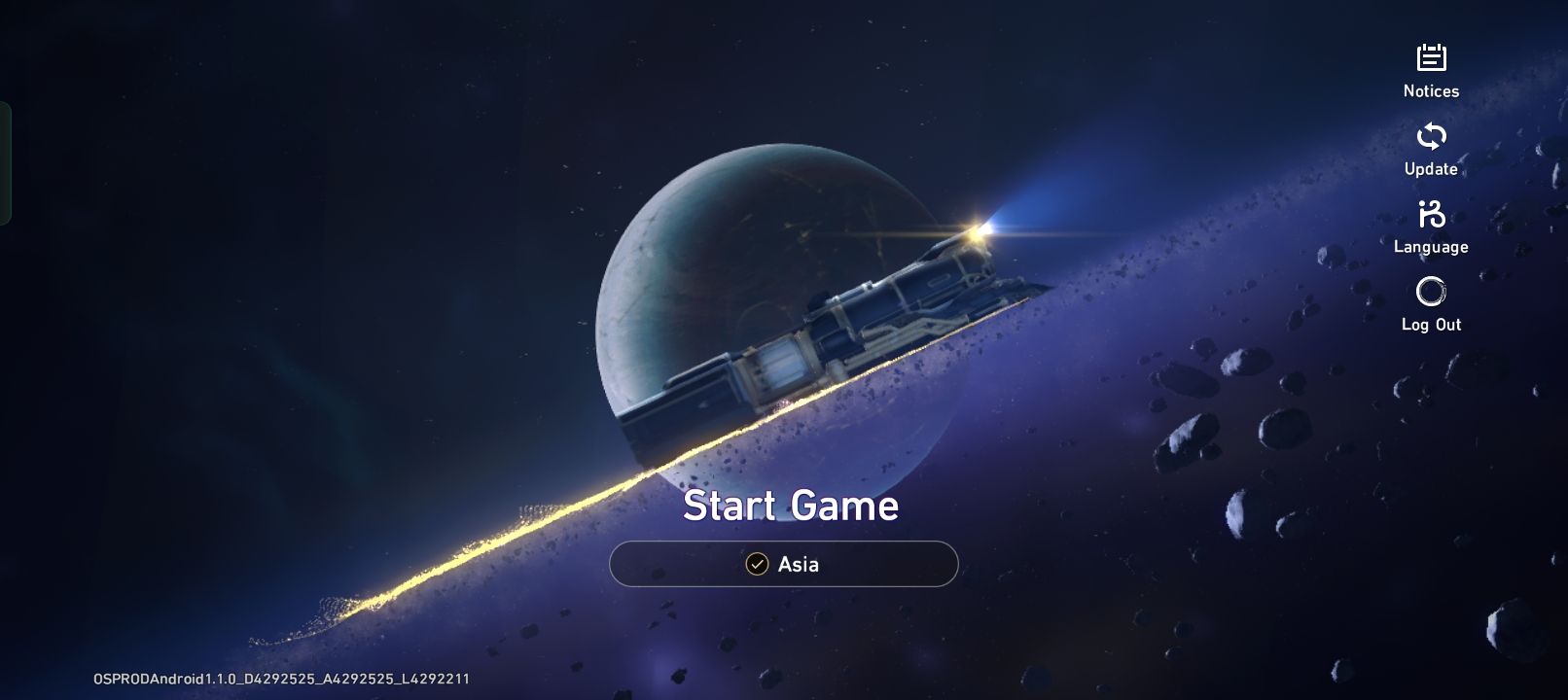Click the circular ring Log Out icon
This screenshot has height=700, width=1568.
tap(1431, 291)
